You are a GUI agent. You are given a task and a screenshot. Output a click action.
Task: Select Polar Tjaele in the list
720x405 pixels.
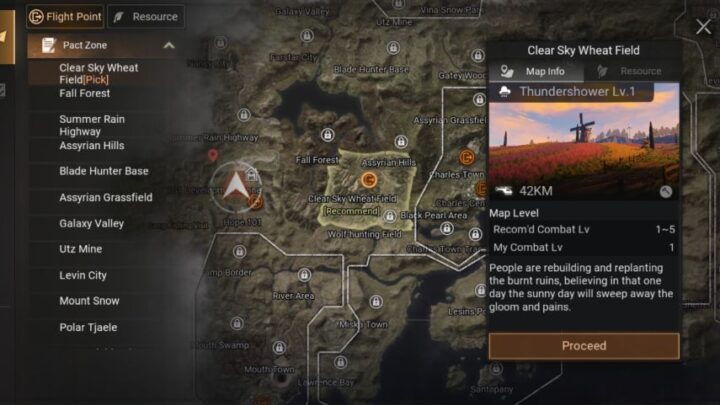pos(89,327)
